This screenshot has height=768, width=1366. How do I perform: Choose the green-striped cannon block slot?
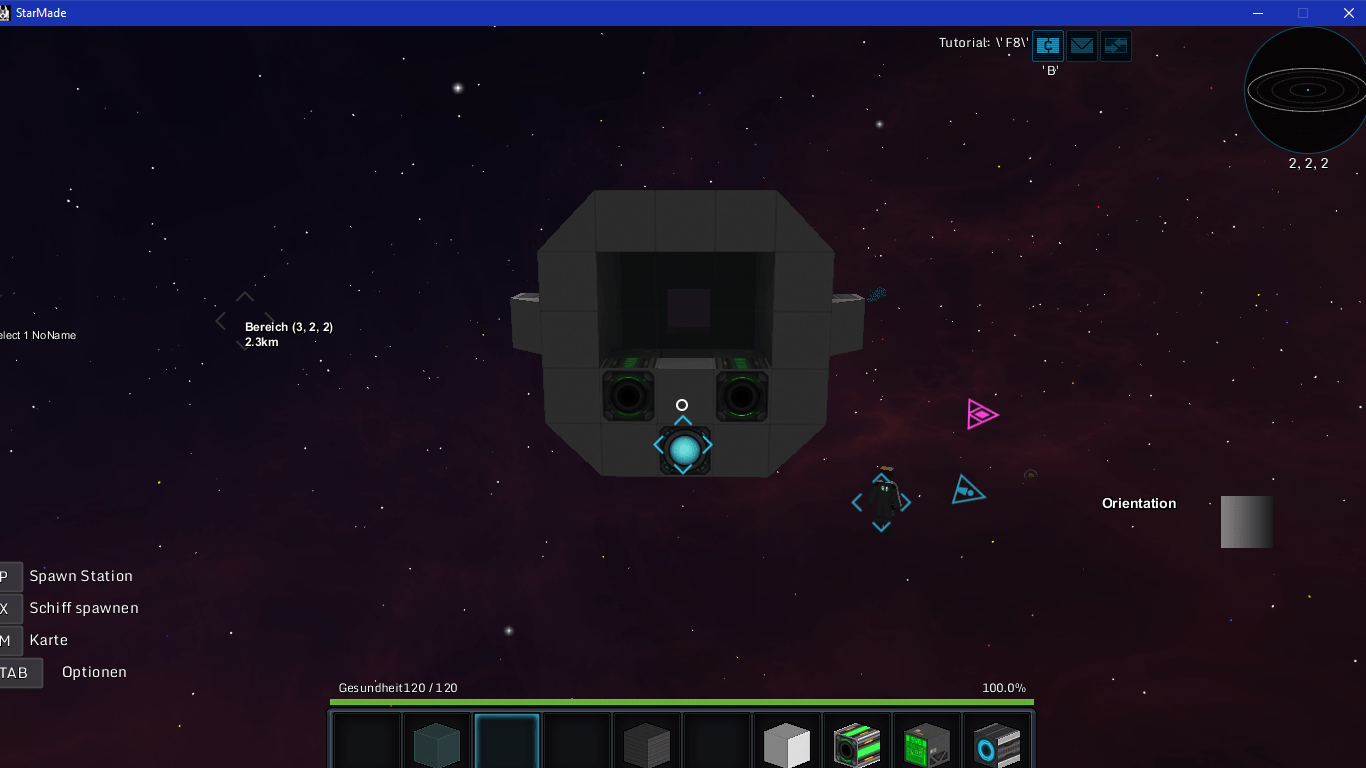tap(856, 744)
